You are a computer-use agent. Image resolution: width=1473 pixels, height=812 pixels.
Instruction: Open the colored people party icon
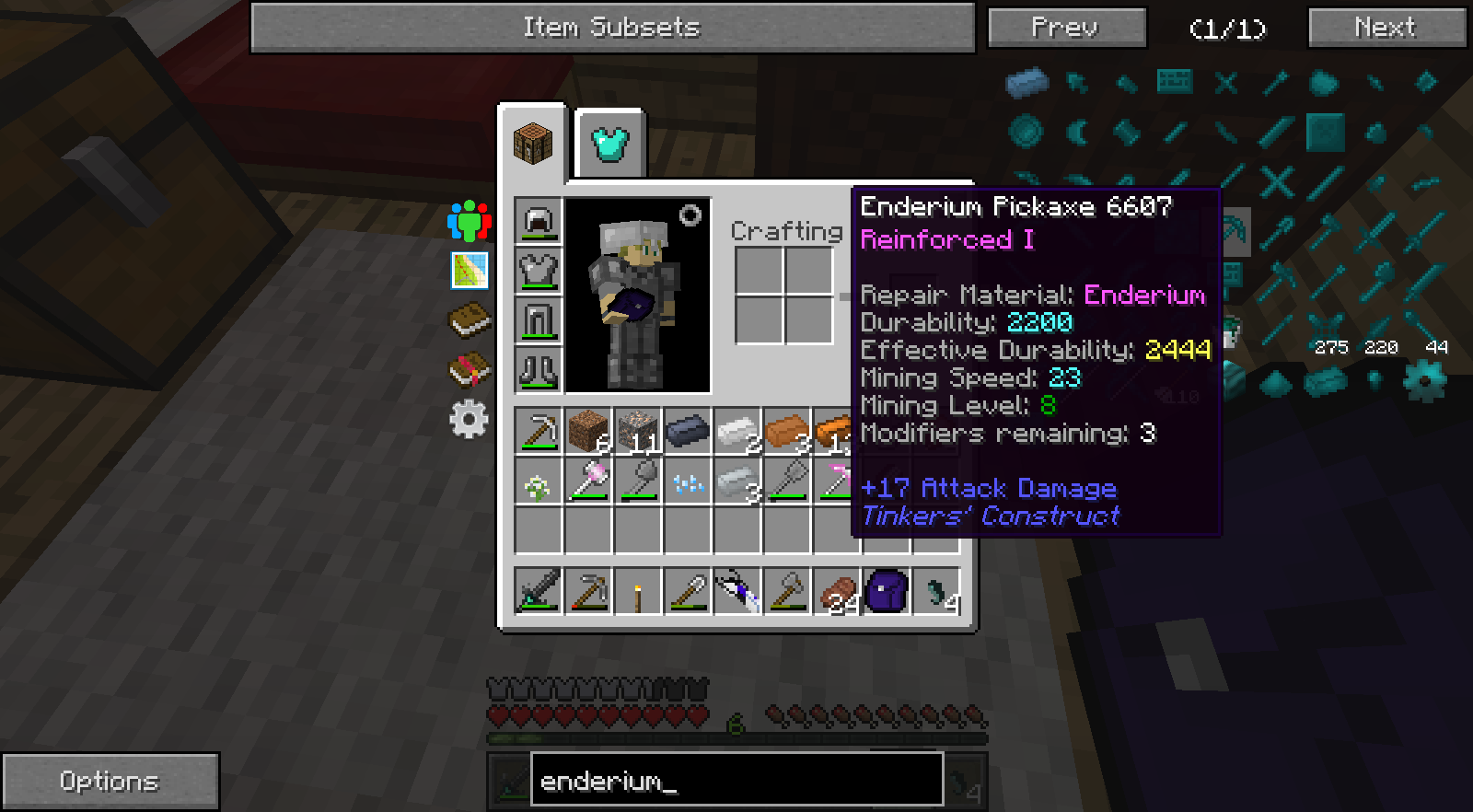tap(469, 221)
